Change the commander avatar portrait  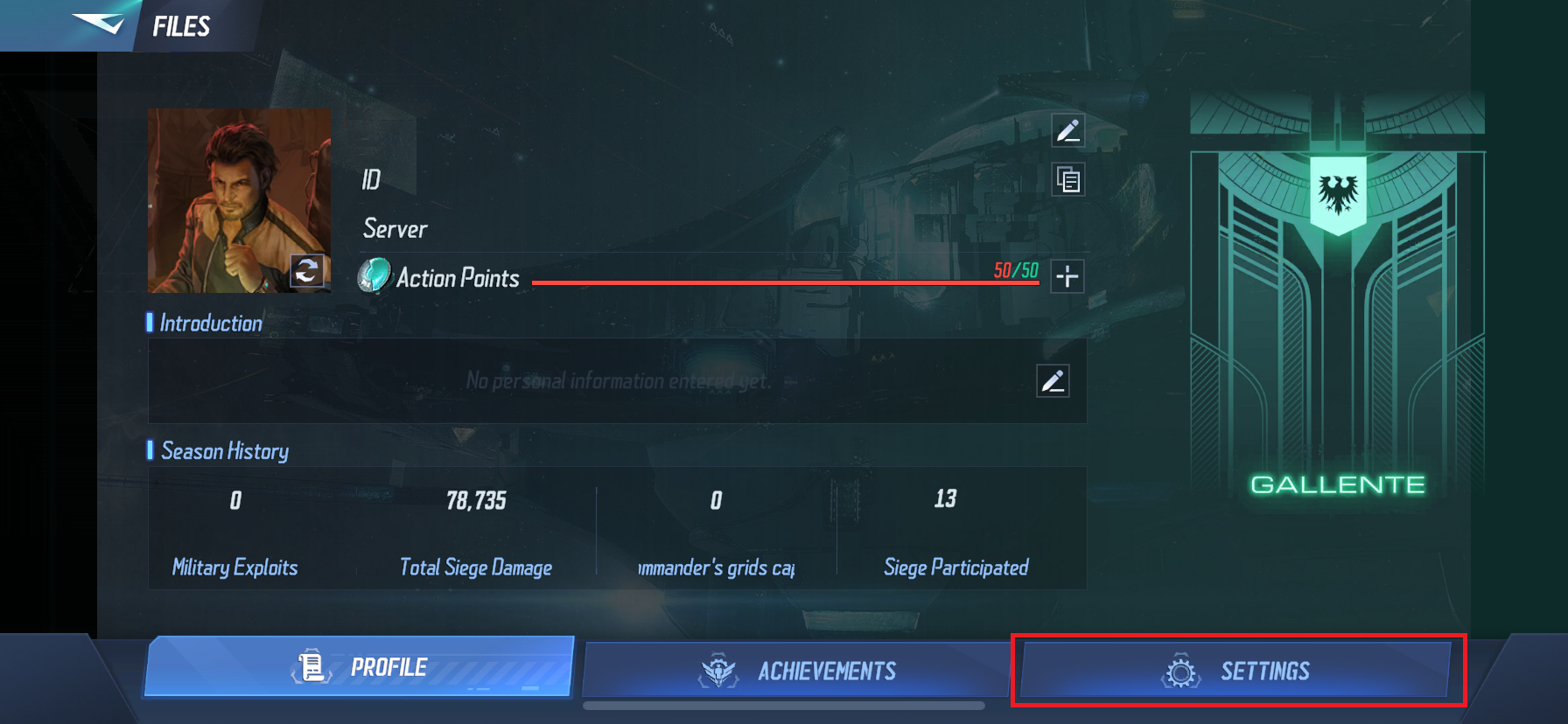click(x=307, y=271)
